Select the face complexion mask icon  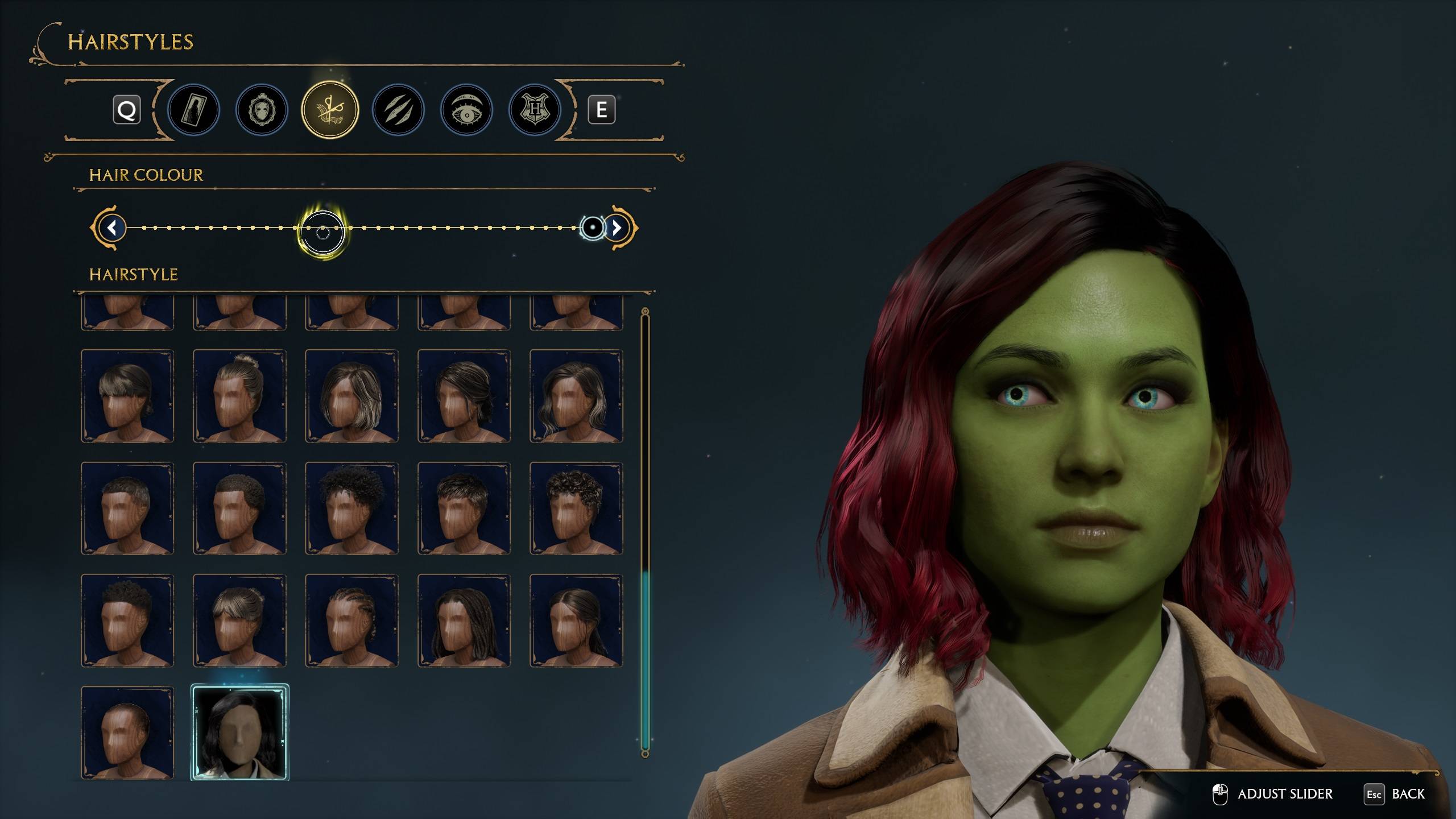(x=262, y=110)
